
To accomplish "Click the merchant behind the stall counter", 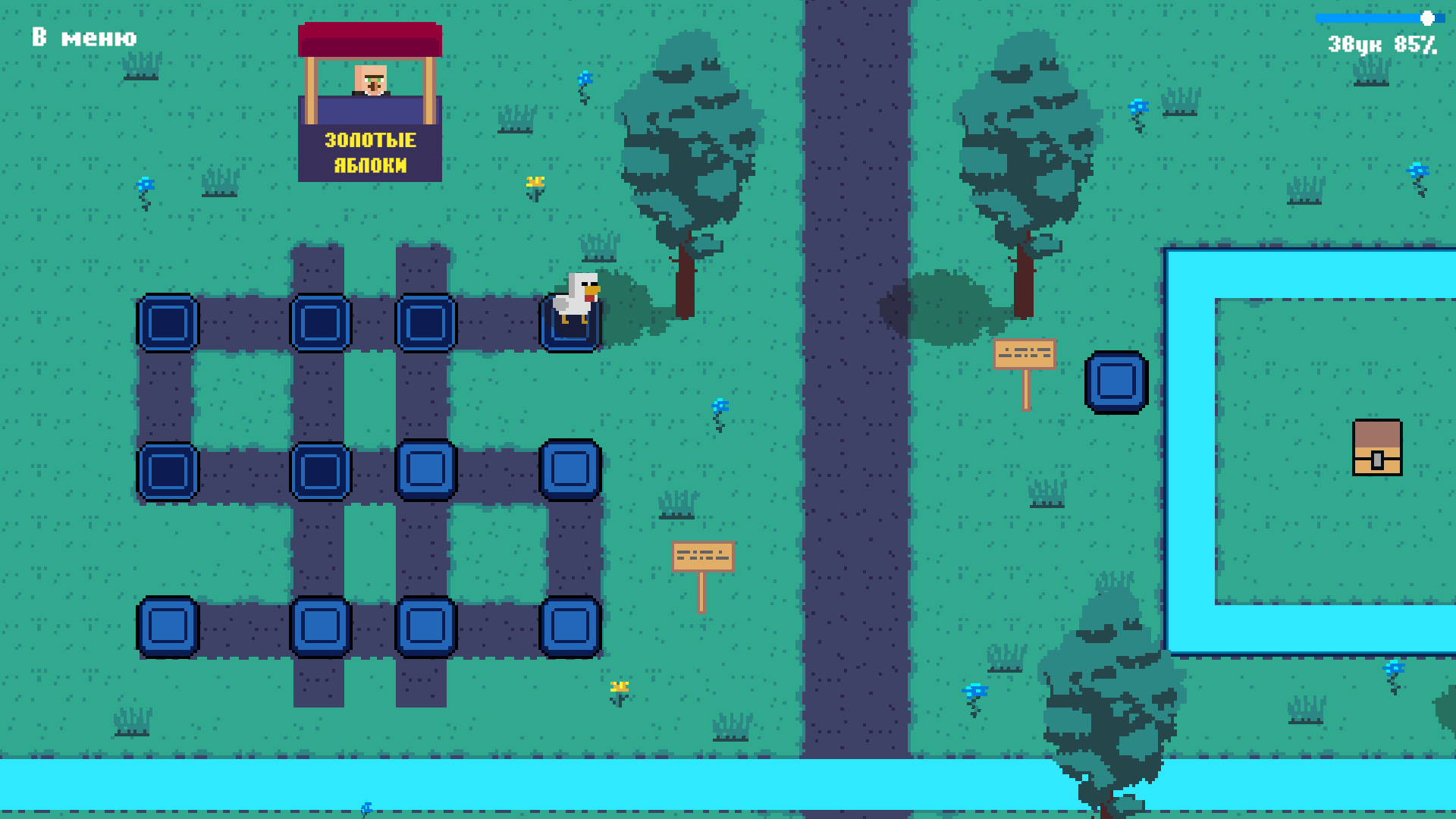I will coord(369,82).
